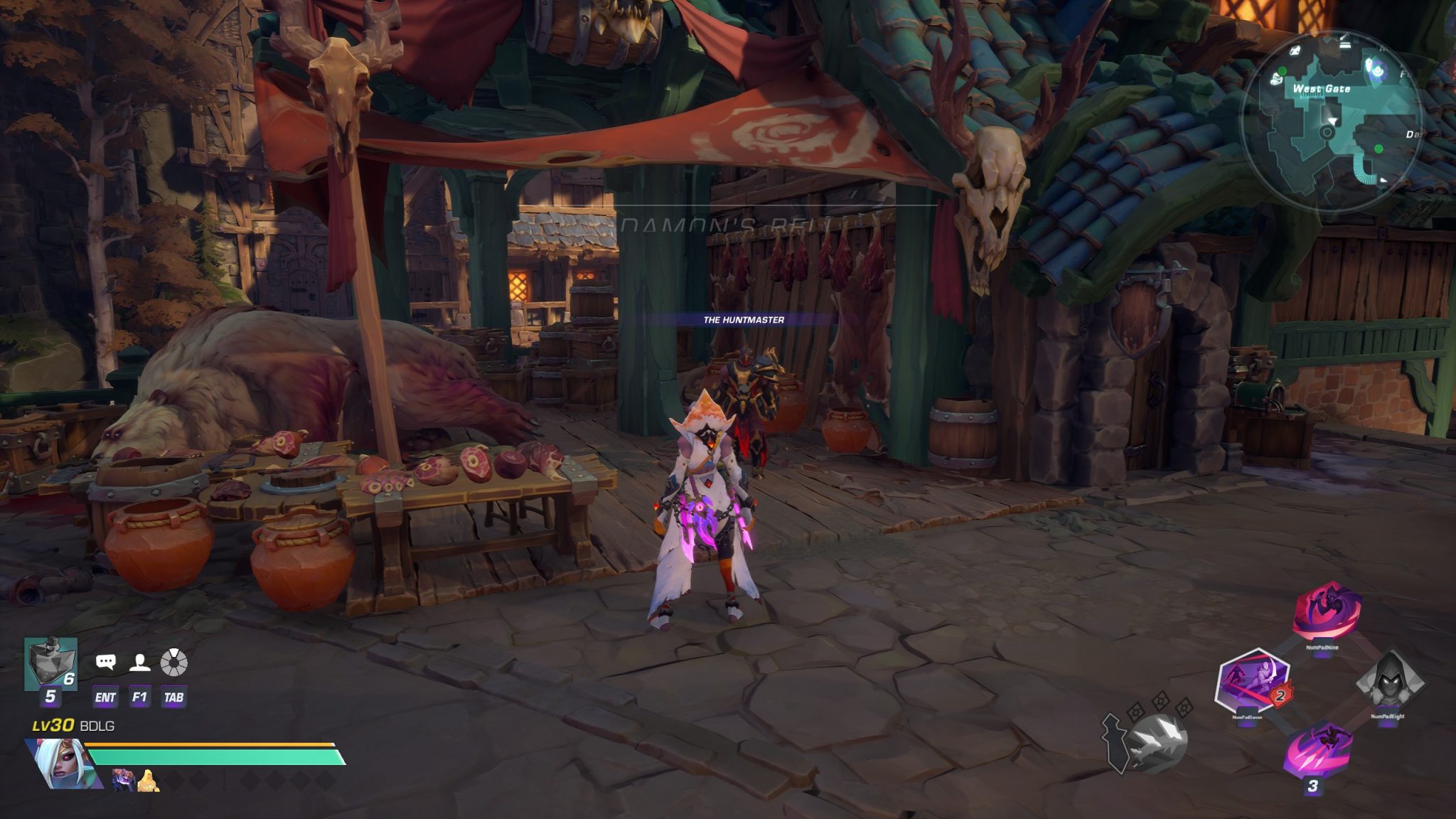1456x819 pixels.
Task: Click the West Gate label on the minimap
Action: coord(1322,89)
